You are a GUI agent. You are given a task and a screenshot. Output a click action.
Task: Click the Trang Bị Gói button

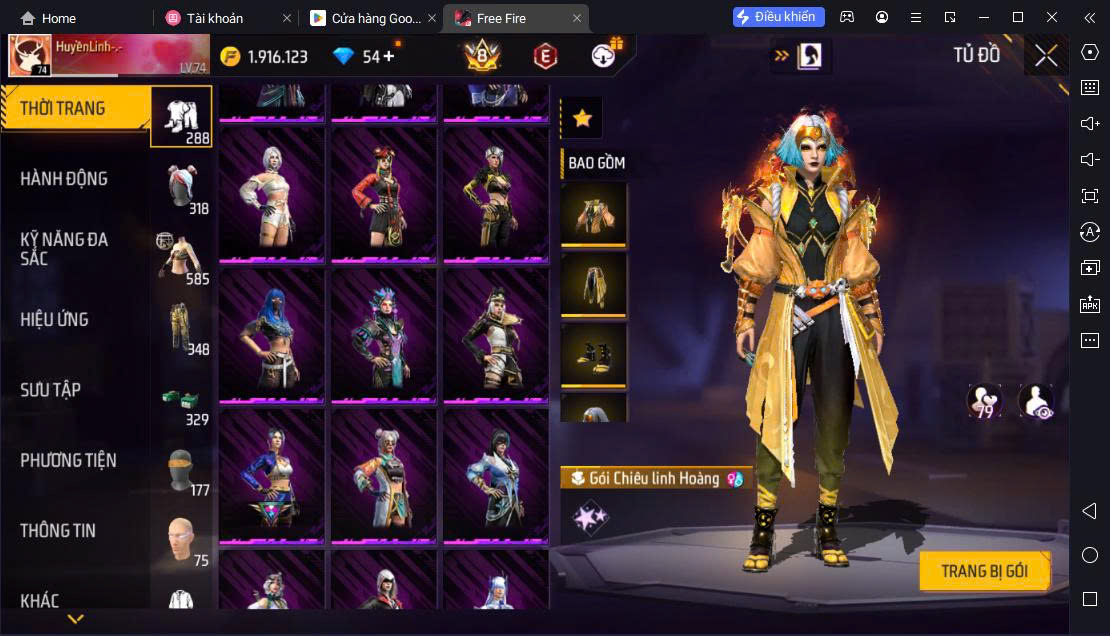pos(984,571)
